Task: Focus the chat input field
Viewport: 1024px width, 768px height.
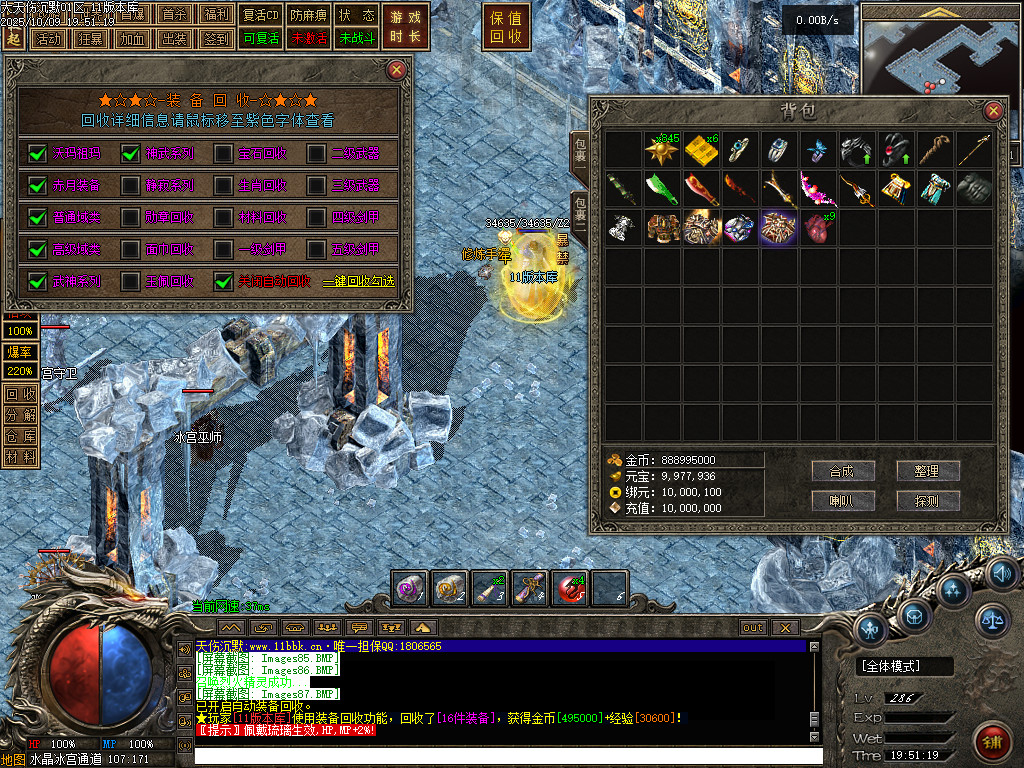Action: [x=500, y=756]
